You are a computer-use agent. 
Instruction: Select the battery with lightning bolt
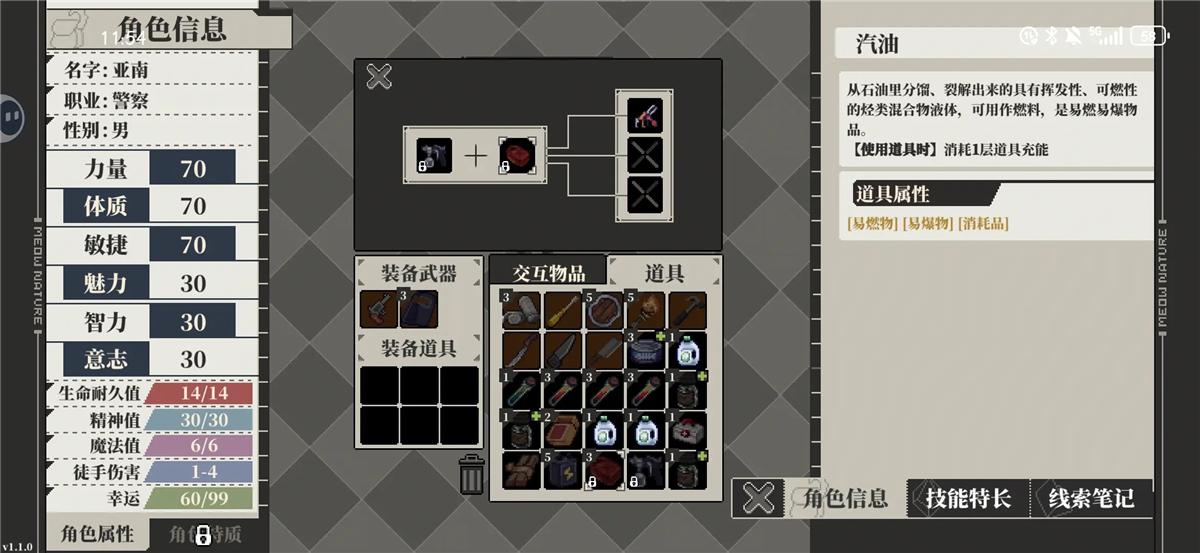(563, 470)
